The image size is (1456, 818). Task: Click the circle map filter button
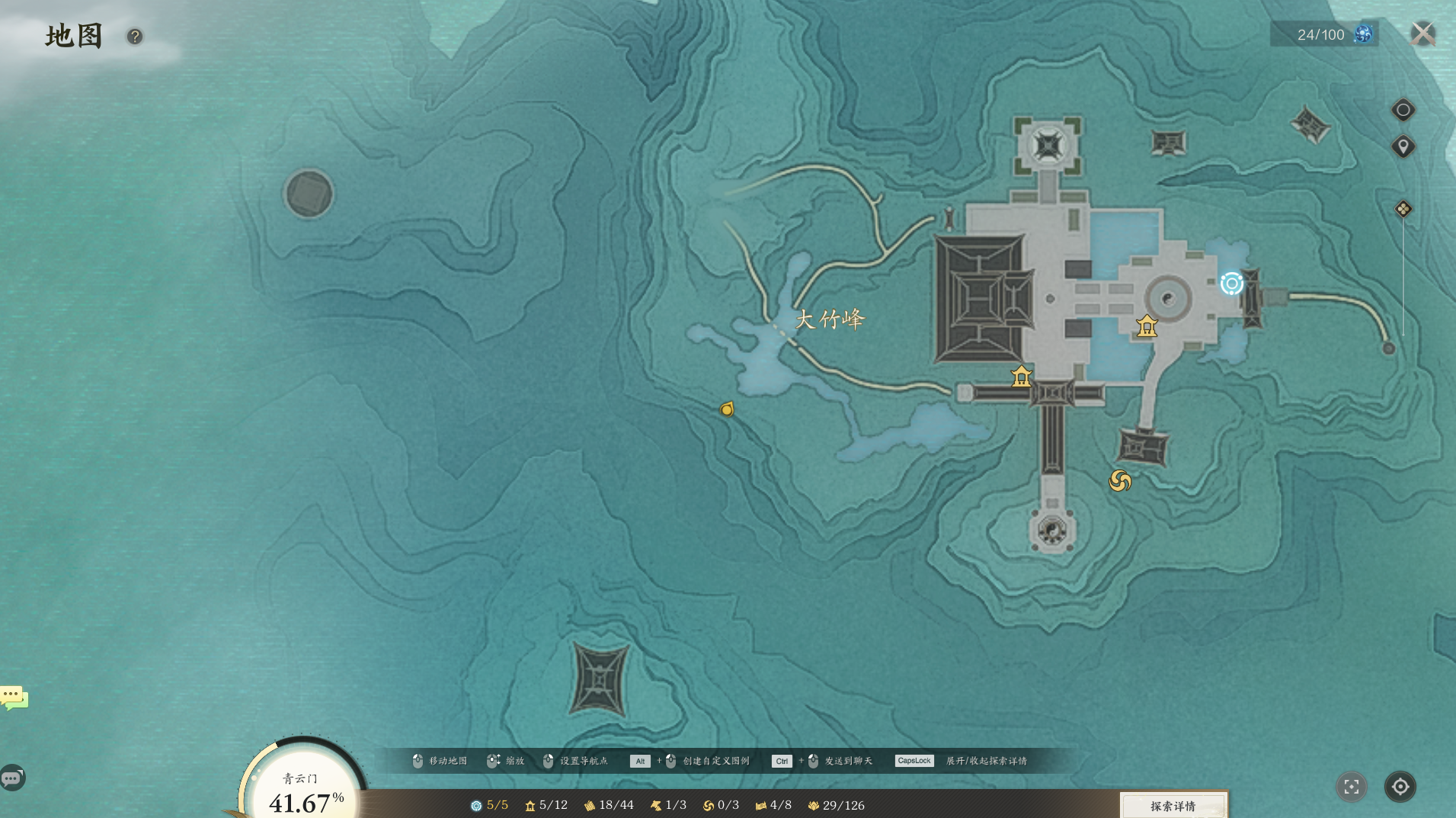tap(1403, 110)
